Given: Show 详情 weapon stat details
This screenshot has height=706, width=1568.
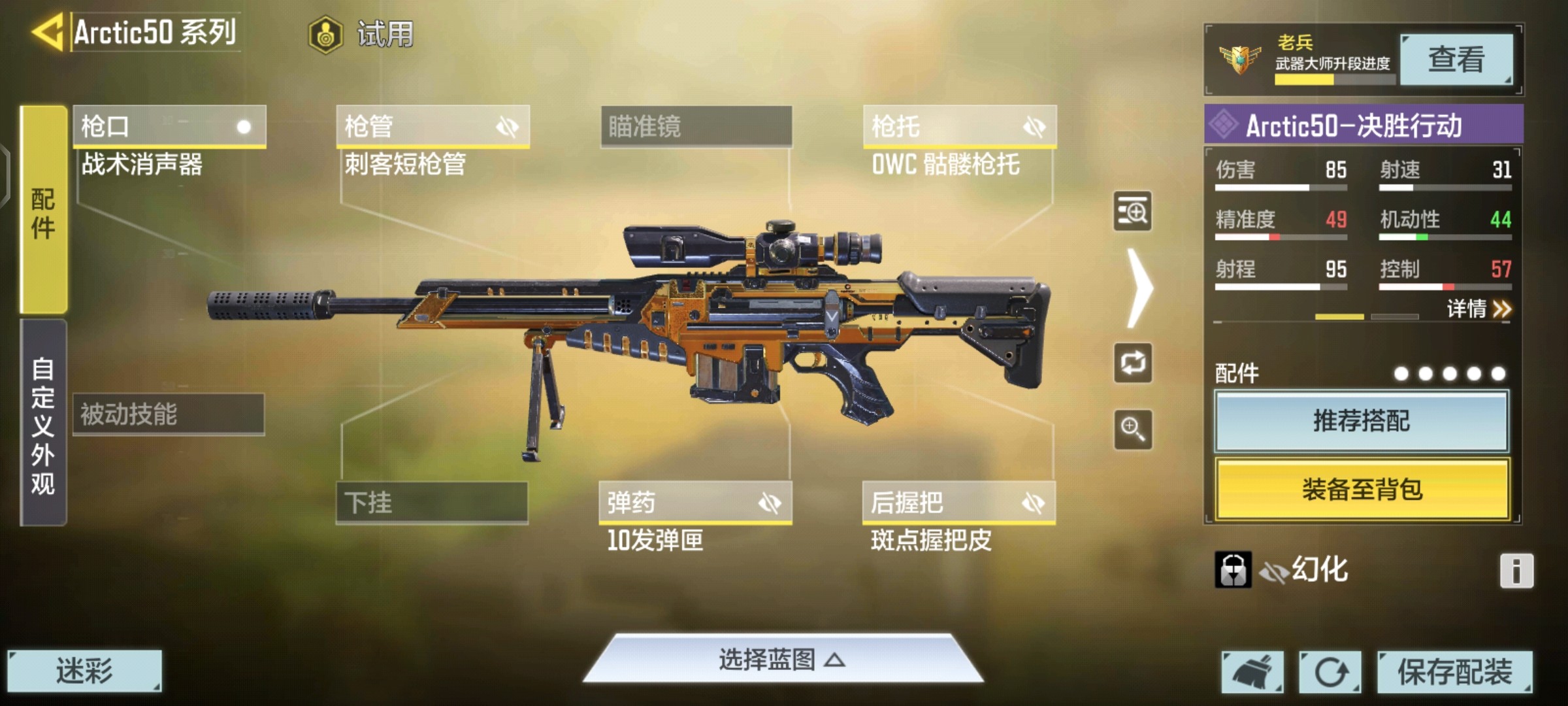Looking at the screenshot, I should 1478,309.
